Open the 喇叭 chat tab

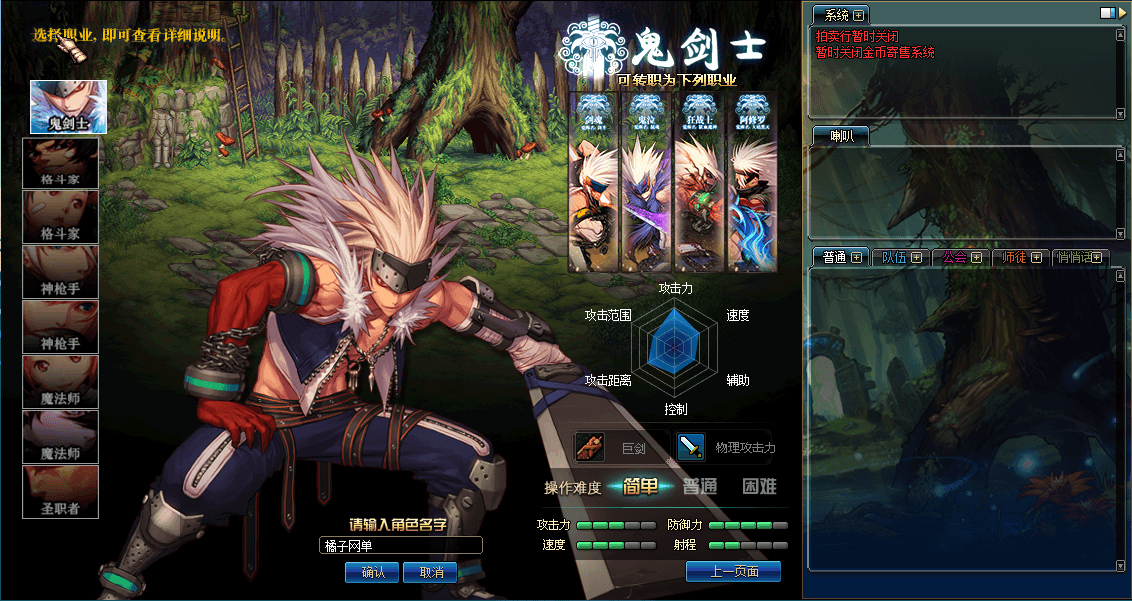(x=840, y=136)
